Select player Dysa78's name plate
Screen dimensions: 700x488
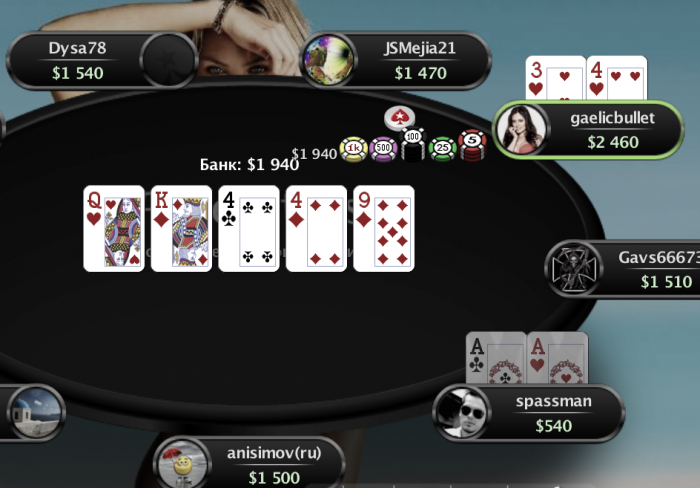77,60
